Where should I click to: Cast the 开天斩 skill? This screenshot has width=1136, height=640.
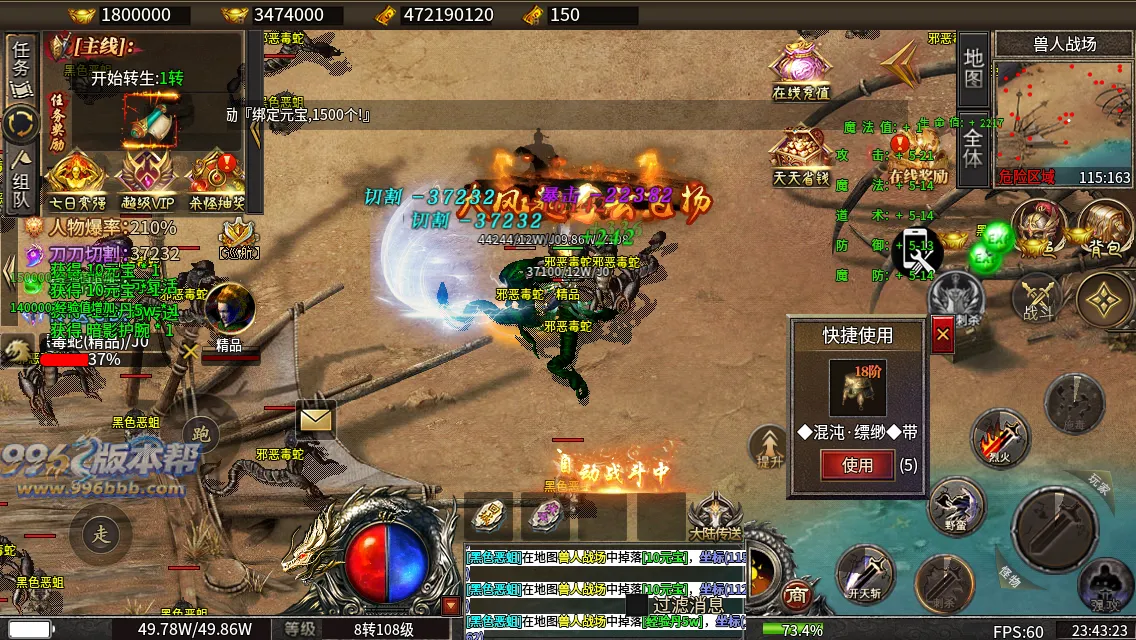click(864, 572)
